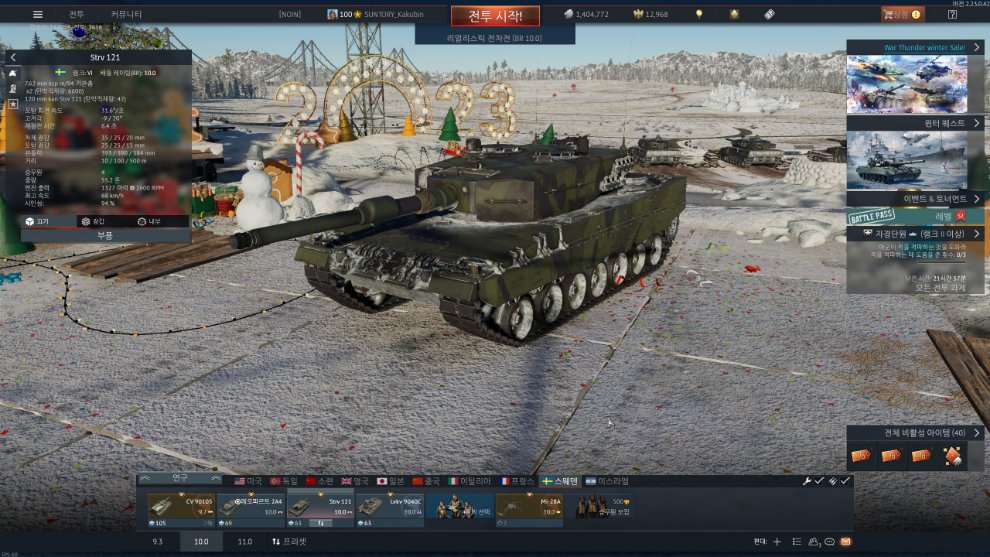Choose the 11.0 battle rating preset
Image resolution: width=990 pixels, height=557 pixels.
coord(244,541)
